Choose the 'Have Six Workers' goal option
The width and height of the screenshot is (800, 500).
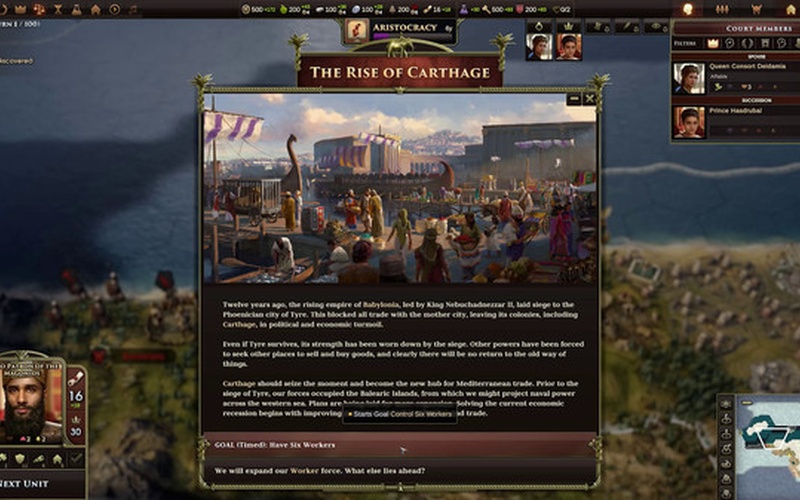tap(400, 444)
